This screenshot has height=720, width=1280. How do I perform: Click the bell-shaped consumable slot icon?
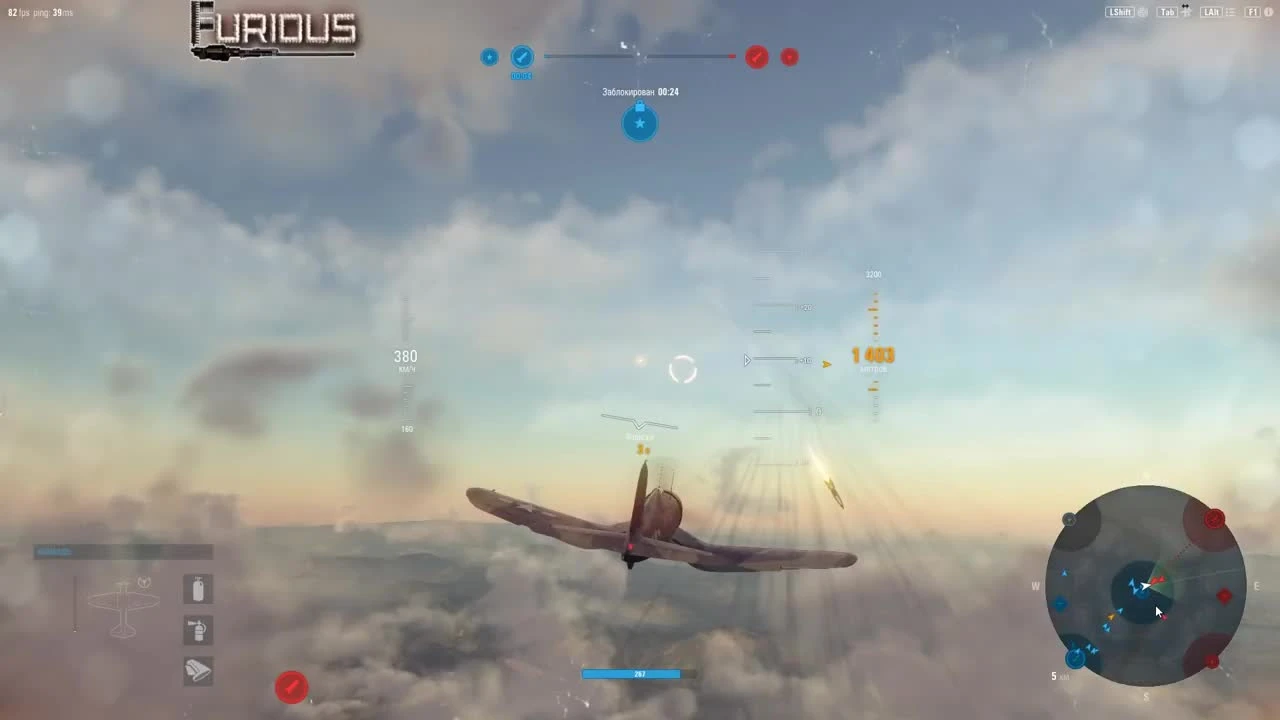[x=197, y=671]
